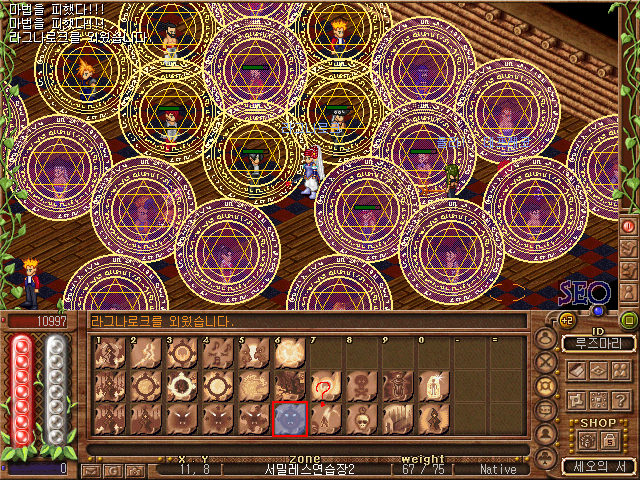
Task: Click the 세오의 서 button
Action: [x=596, y=466]
